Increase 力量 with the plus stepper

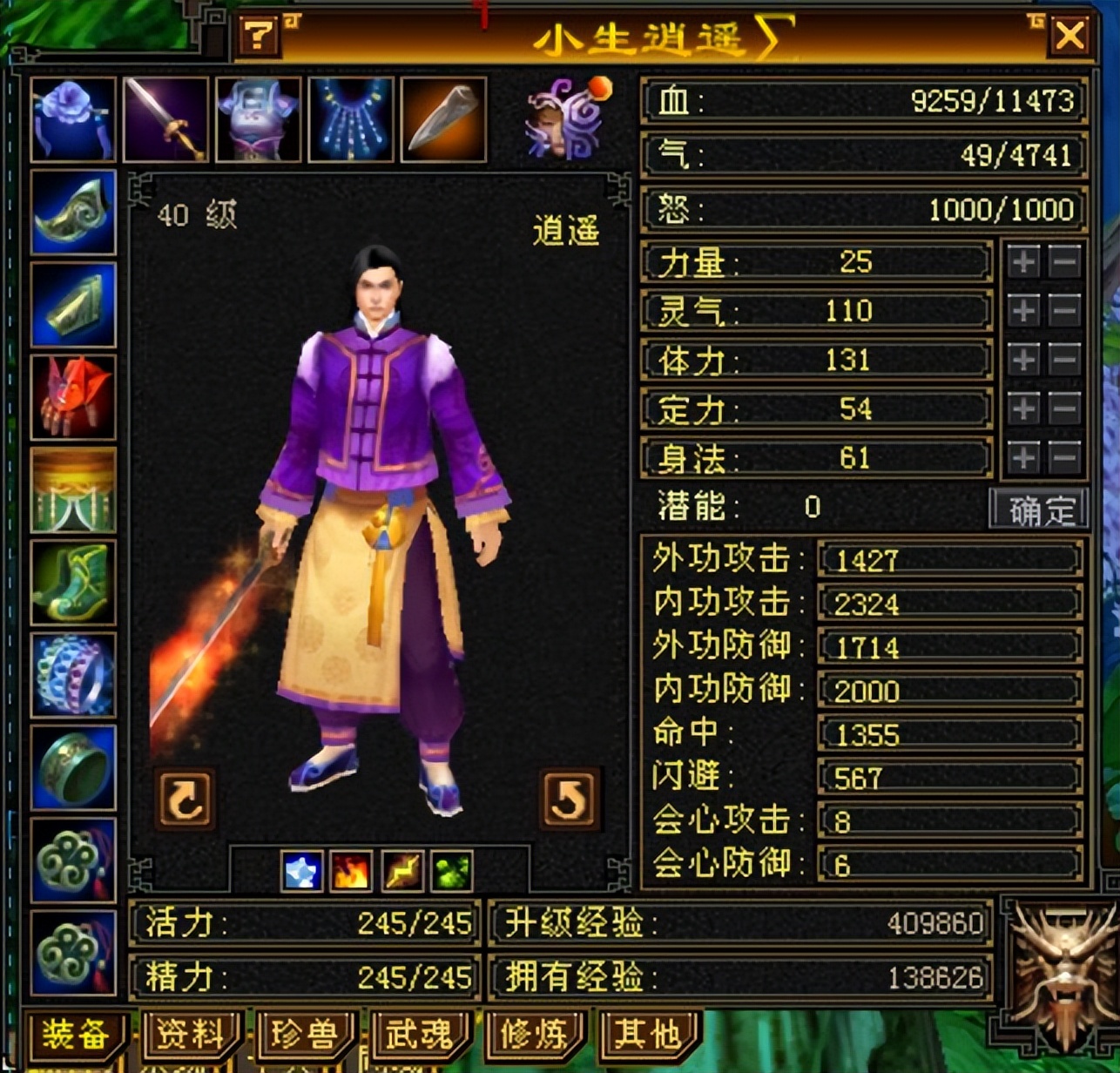(x=1023, y=260)
